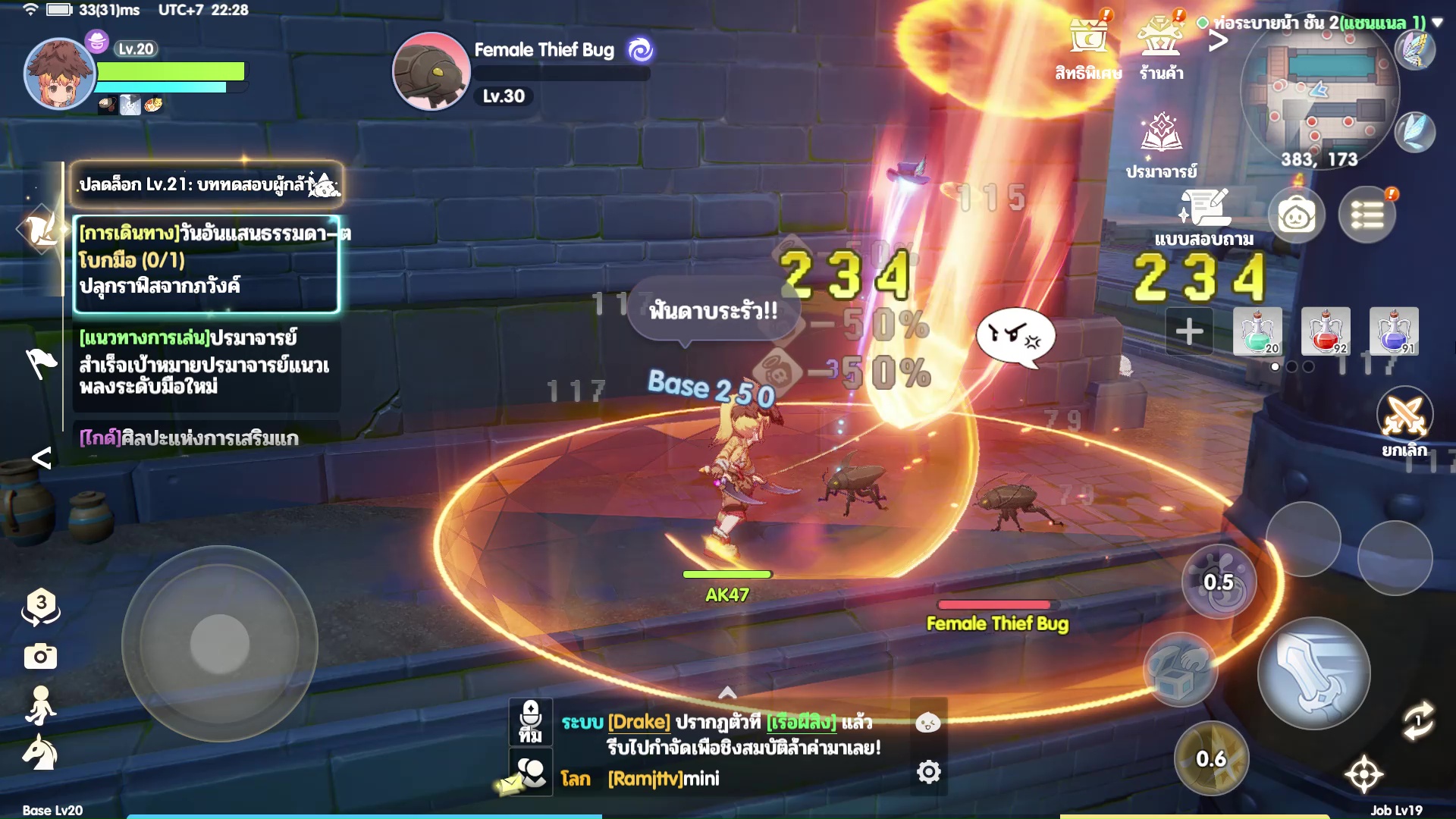This screenshot has width=1456, height=819.
Task: Tap the main sword attack button
Action: coord(1313,673)
